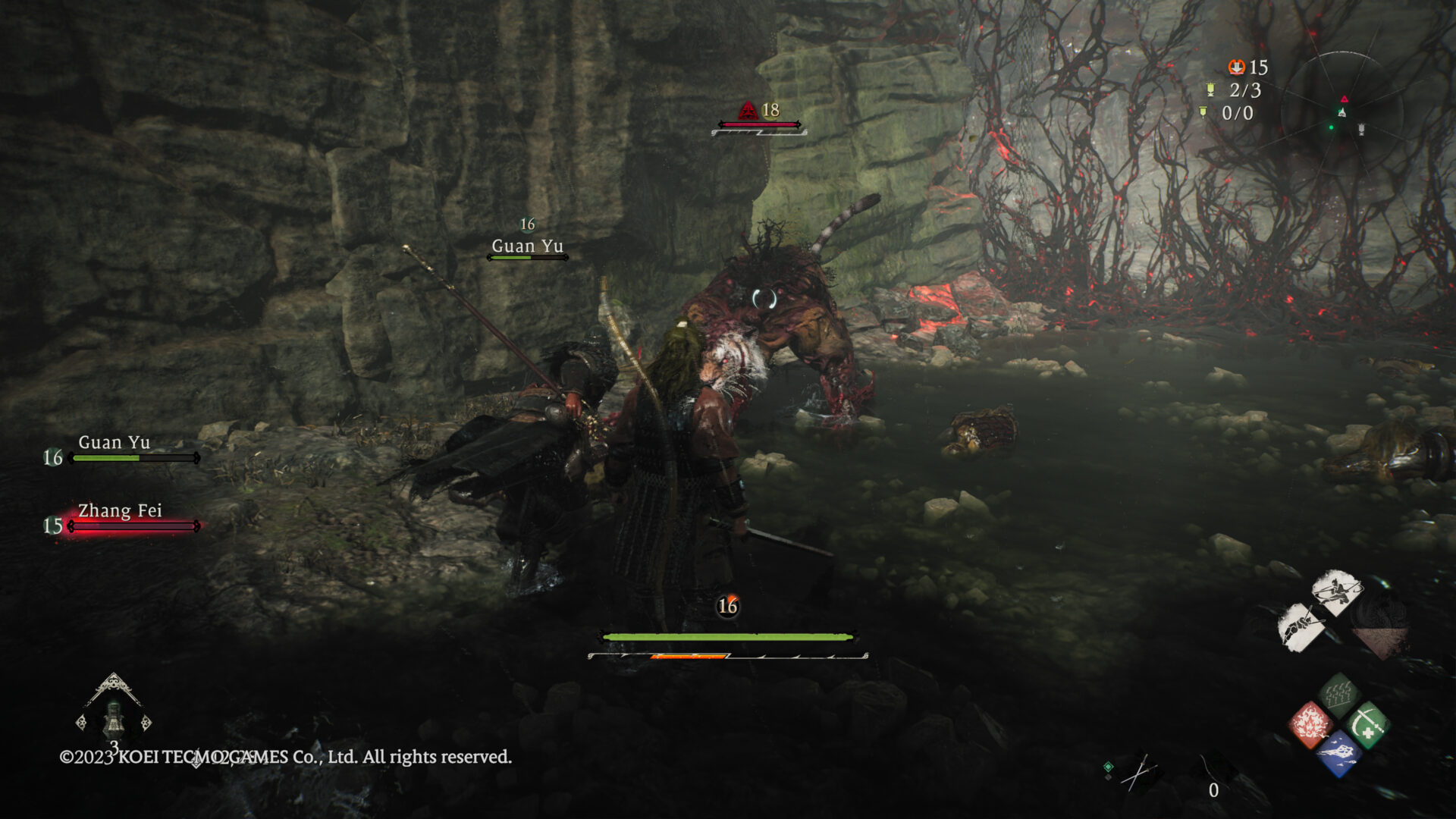1456x819 pixels.
Task: Select the green curved-sword spell icon
Action: point(1367,723)
